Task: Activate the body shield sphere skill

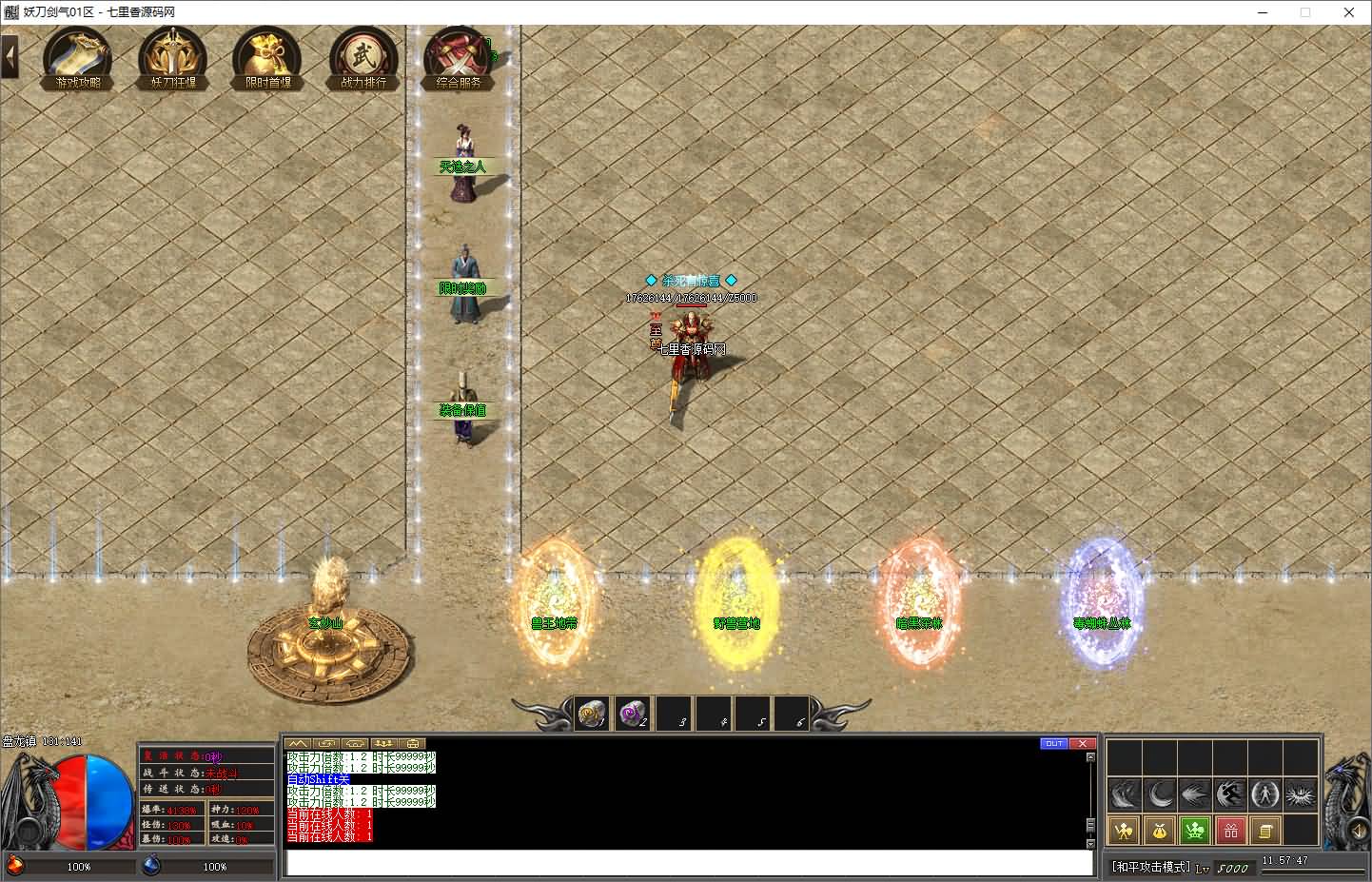Action: point(1265,794)
